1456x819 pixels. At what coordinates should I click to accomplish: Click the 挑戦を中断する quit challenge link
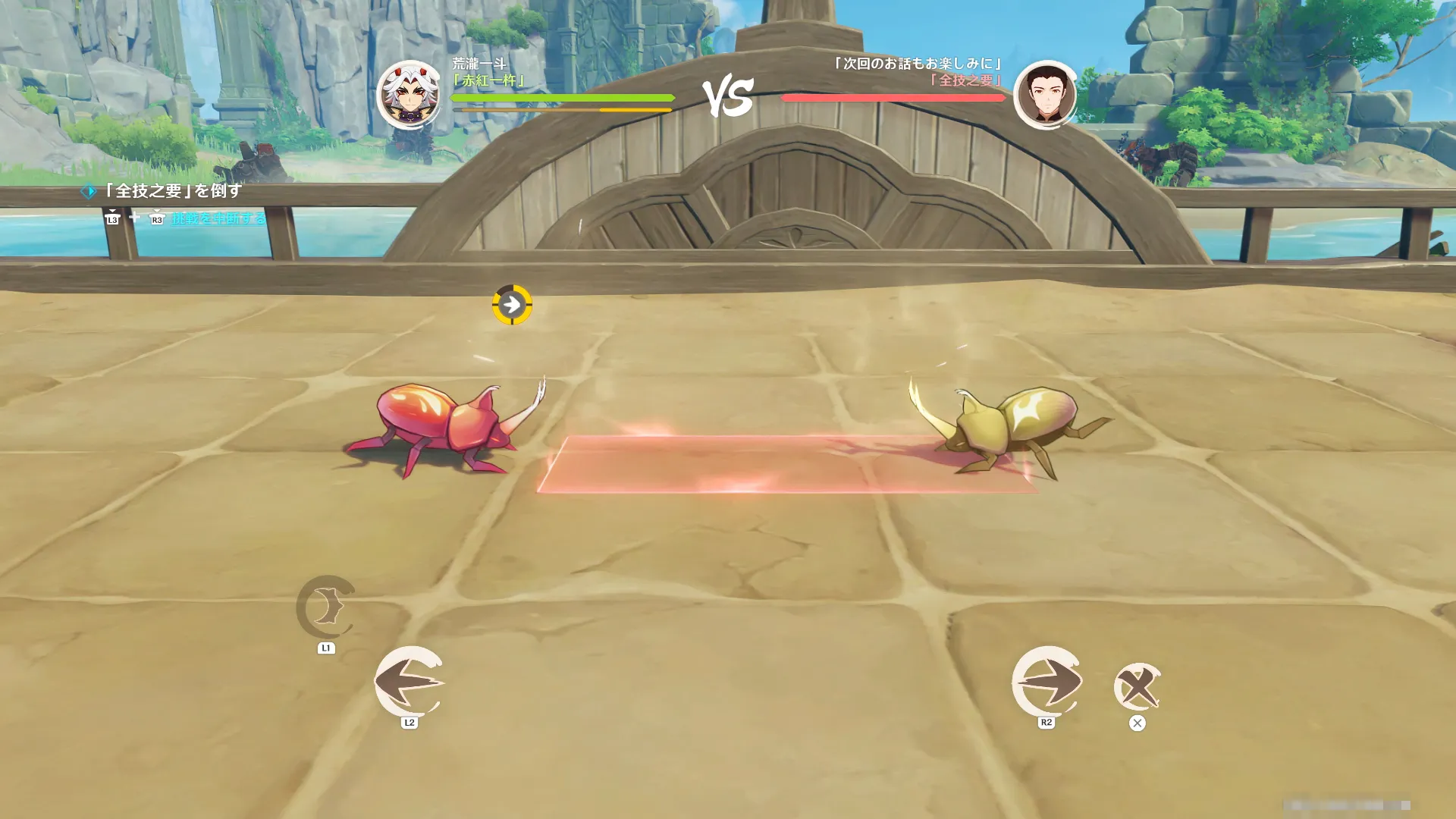click(x=218, y=218)
